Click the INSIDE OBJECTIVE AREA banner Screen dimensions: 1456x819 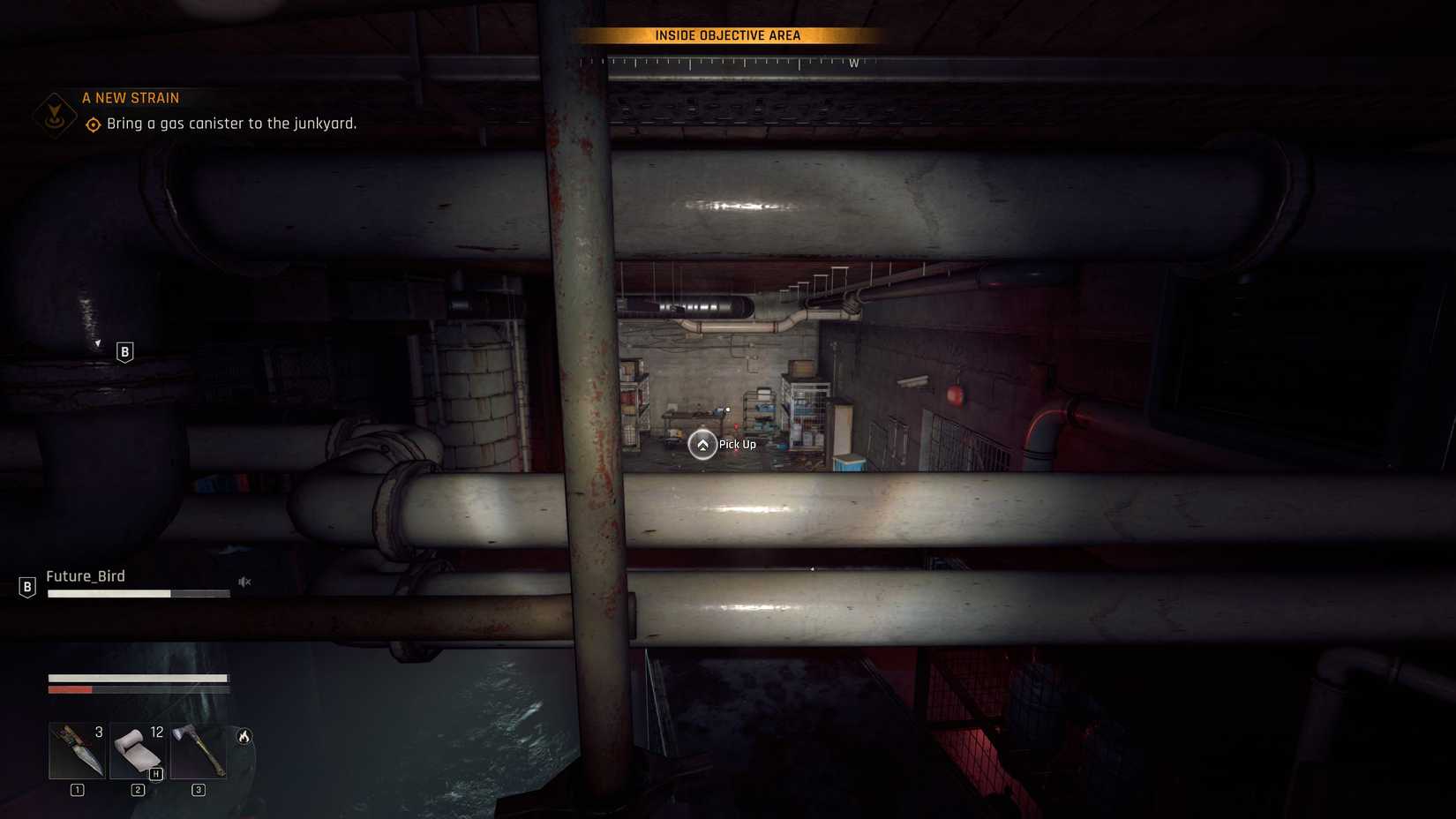729,35
